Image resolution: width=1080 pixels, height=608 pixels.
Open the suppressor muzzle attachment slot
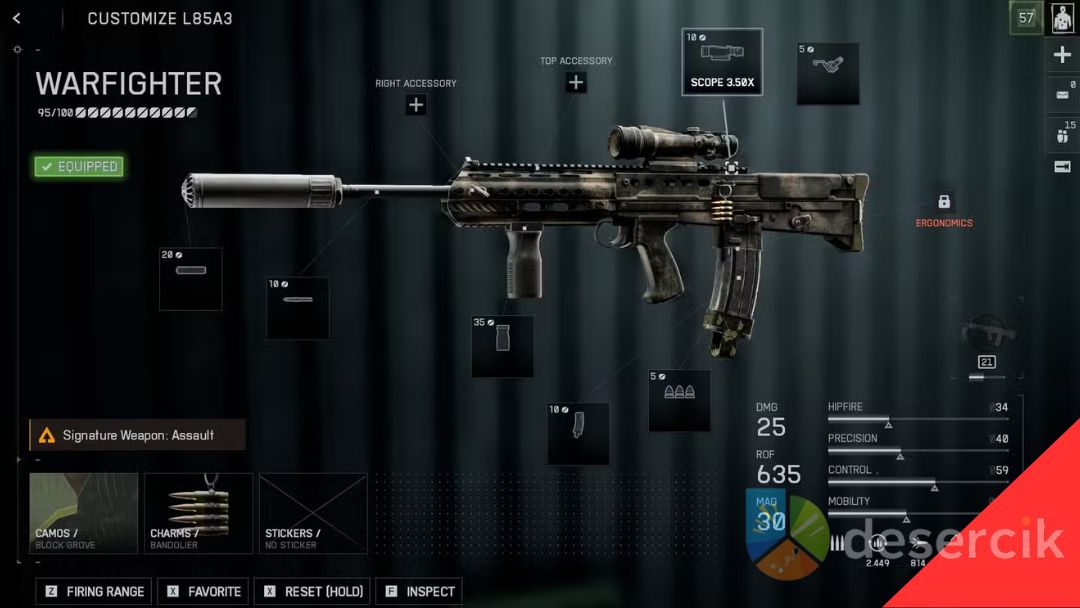click(x=190, y=279)
